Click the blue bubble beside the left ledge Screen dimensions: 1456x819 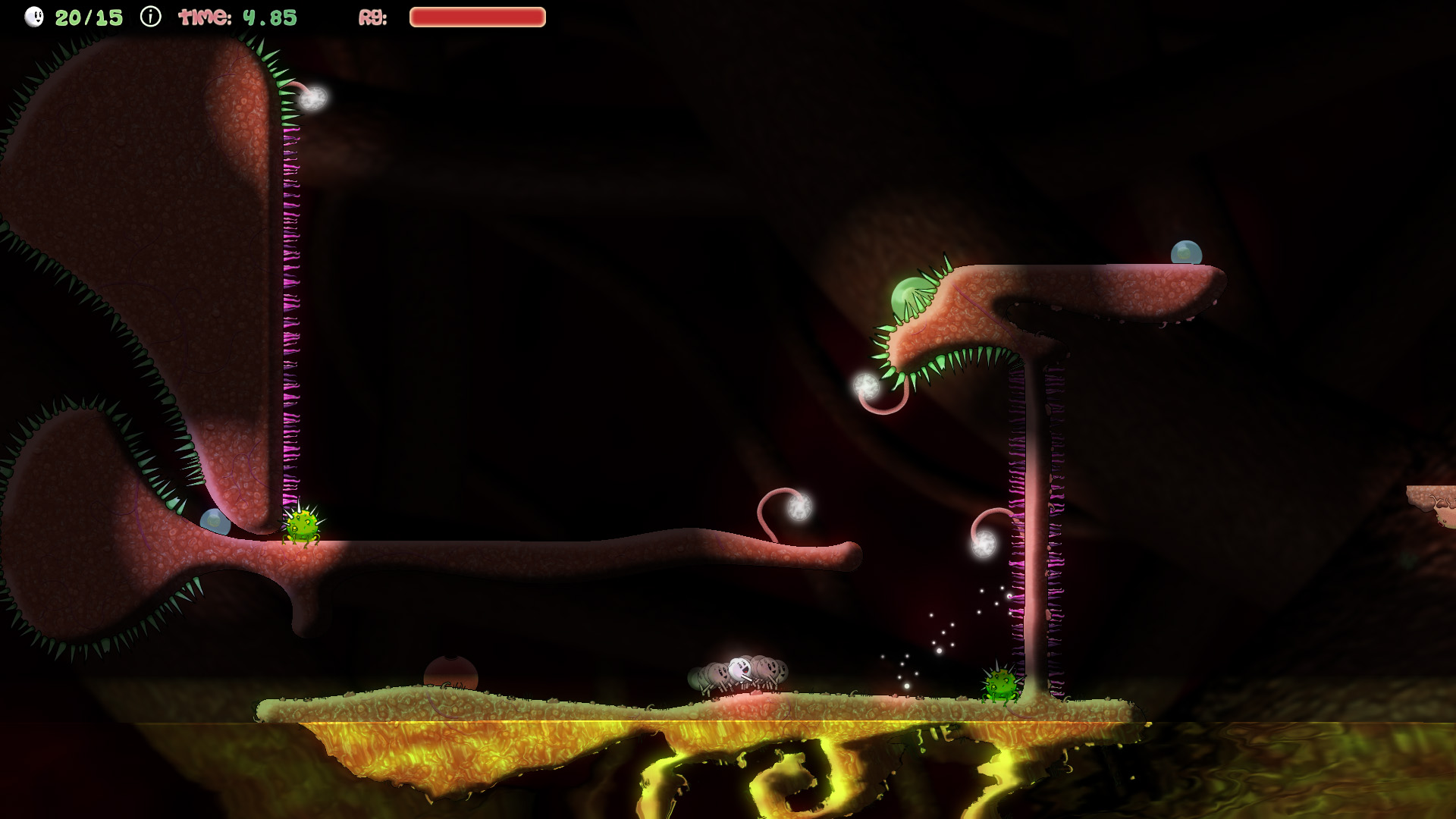coord(215,520)
